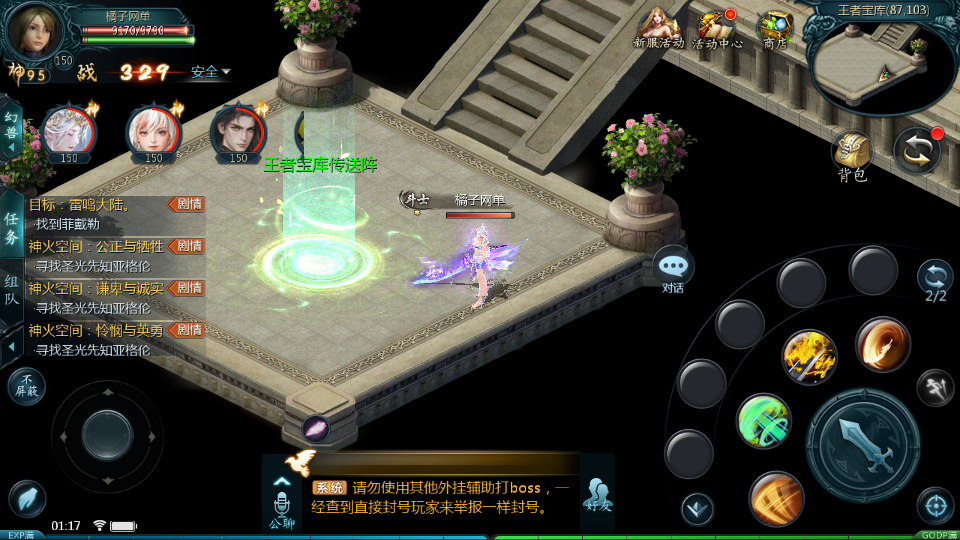
Task: Activate the green whirlwind skill
Action: 764,421
